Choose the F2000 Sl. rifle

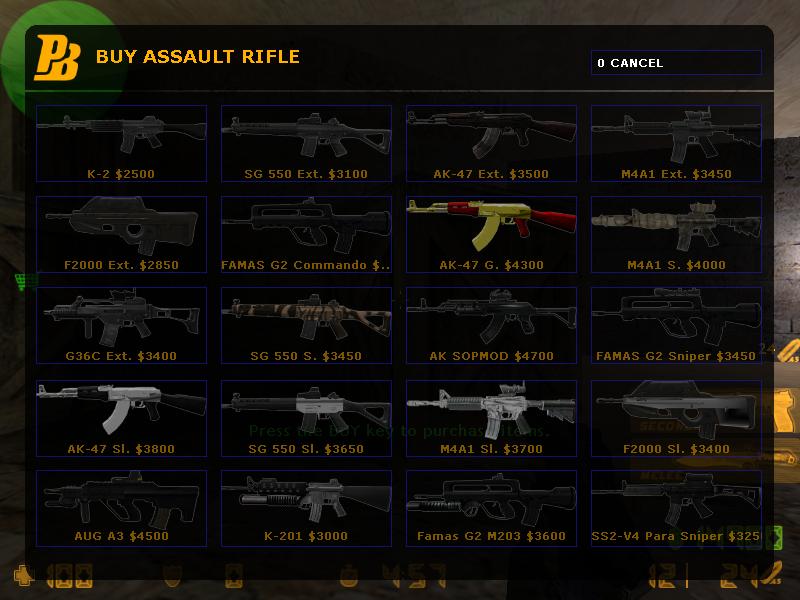click(676, 417)
